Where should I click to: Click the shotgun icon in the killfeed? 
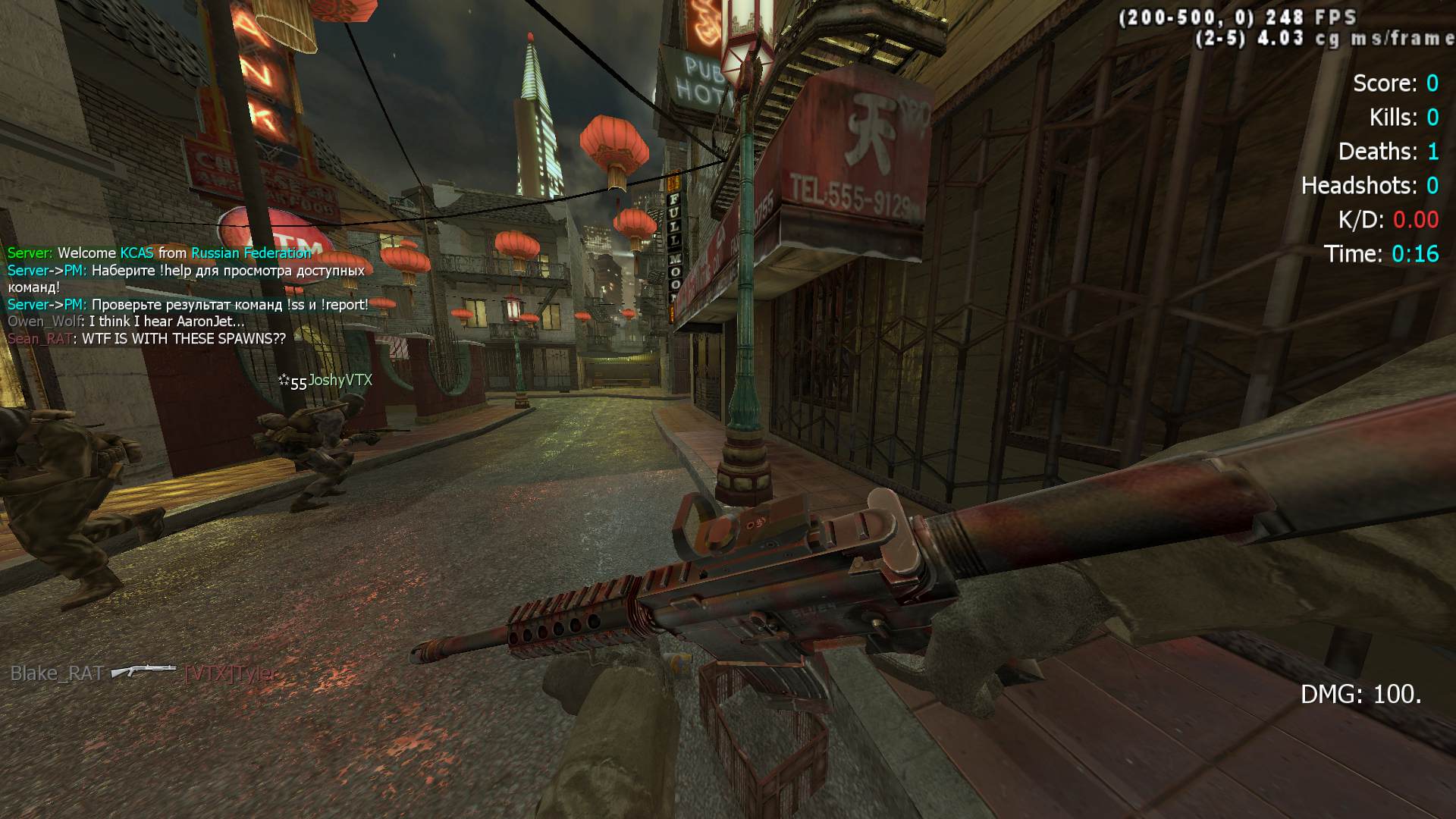(x=143, y=672)
